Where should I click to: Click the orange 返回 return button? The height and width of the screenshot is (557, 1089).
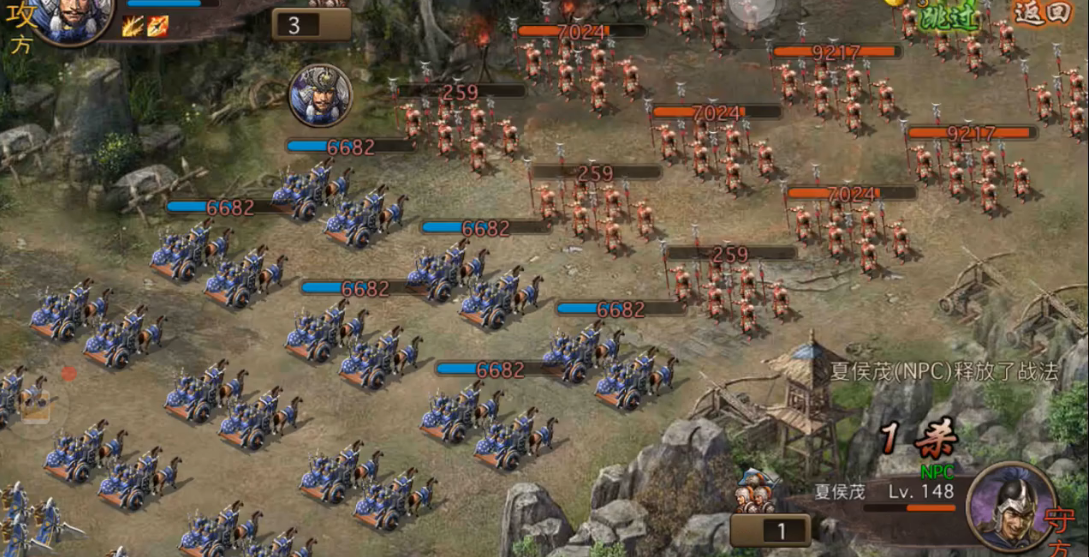[1045, 13]
